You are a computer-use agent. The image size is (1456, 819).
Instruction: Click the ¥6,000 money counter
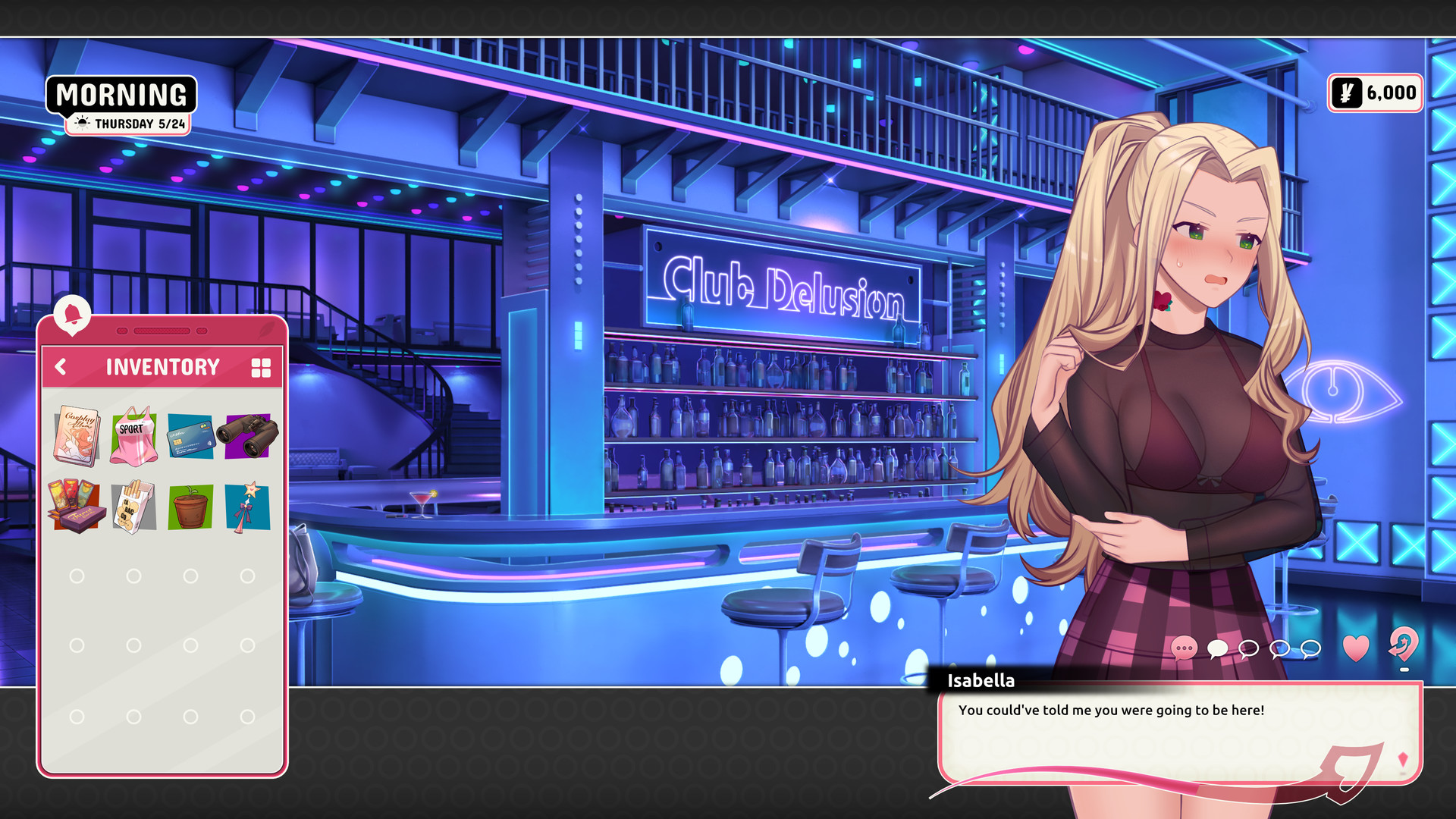click(x=1375, y=93)
